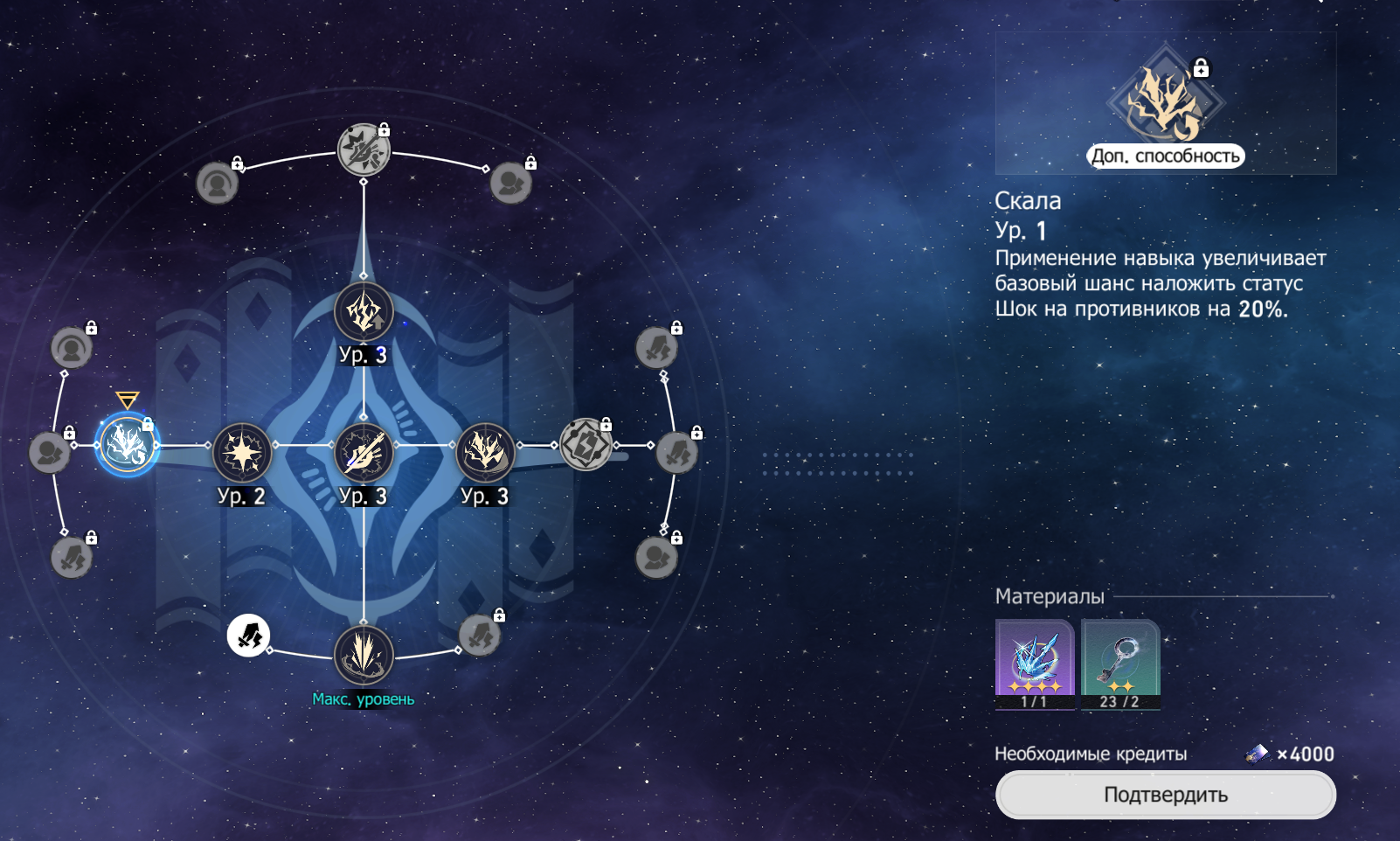Screen dimensions: 1400x841
Task: Select the locked diamond-framed ability node
Action: click(586, 444)
